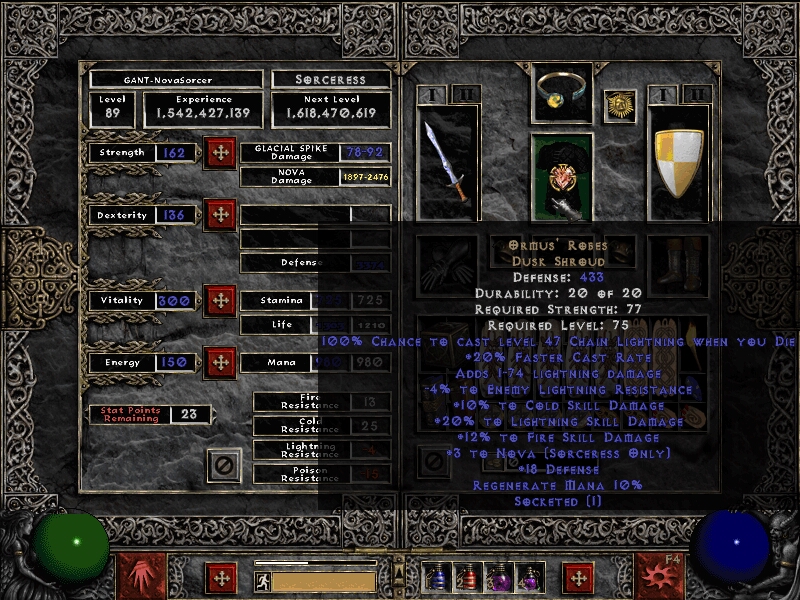This screenshot has height=600, width=800.
Task: Select the equipped sword slot
Action: (x=444, y=163)
